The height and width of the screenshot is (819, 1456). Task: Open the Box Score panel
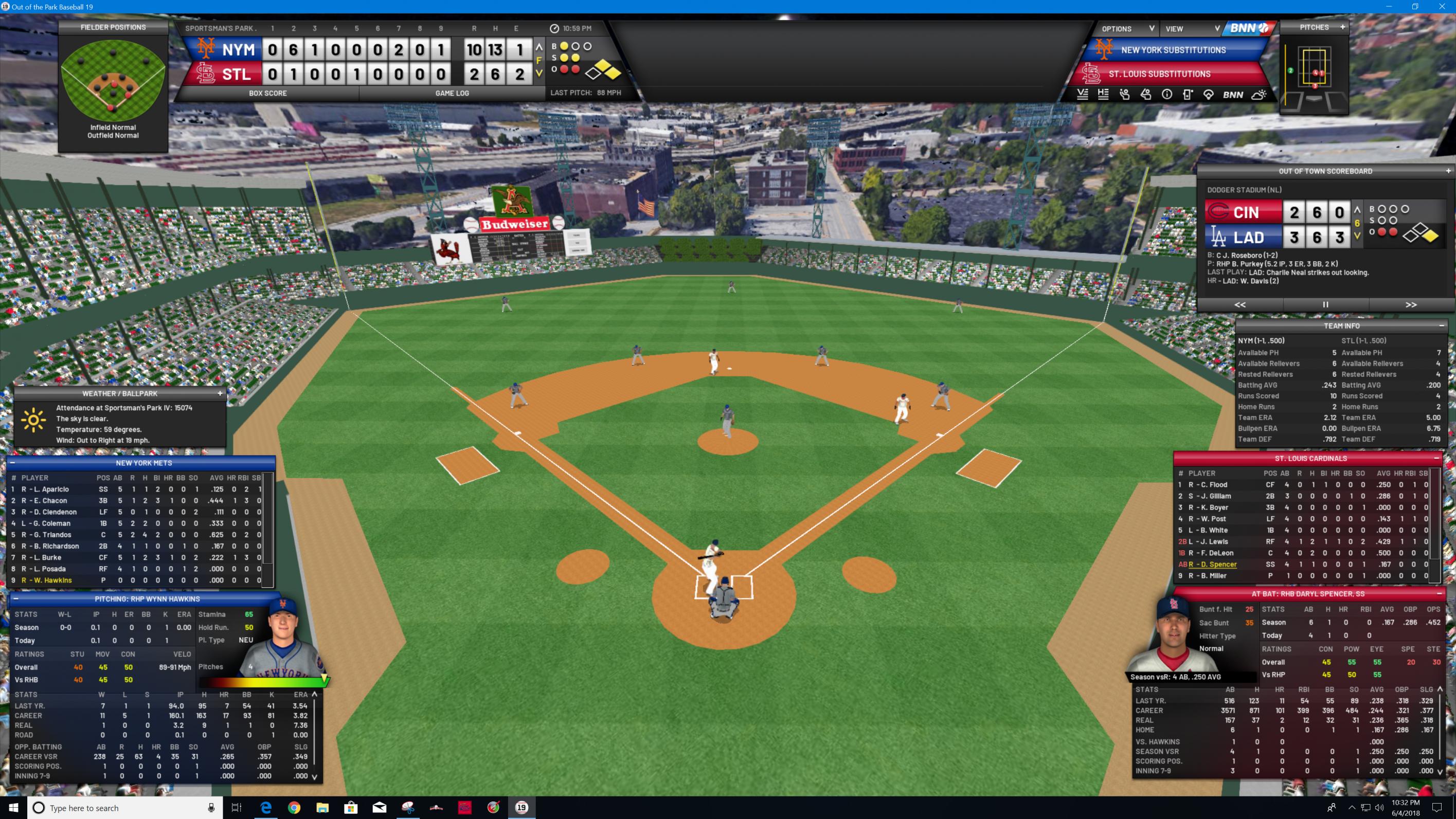(x=267, y=93)
